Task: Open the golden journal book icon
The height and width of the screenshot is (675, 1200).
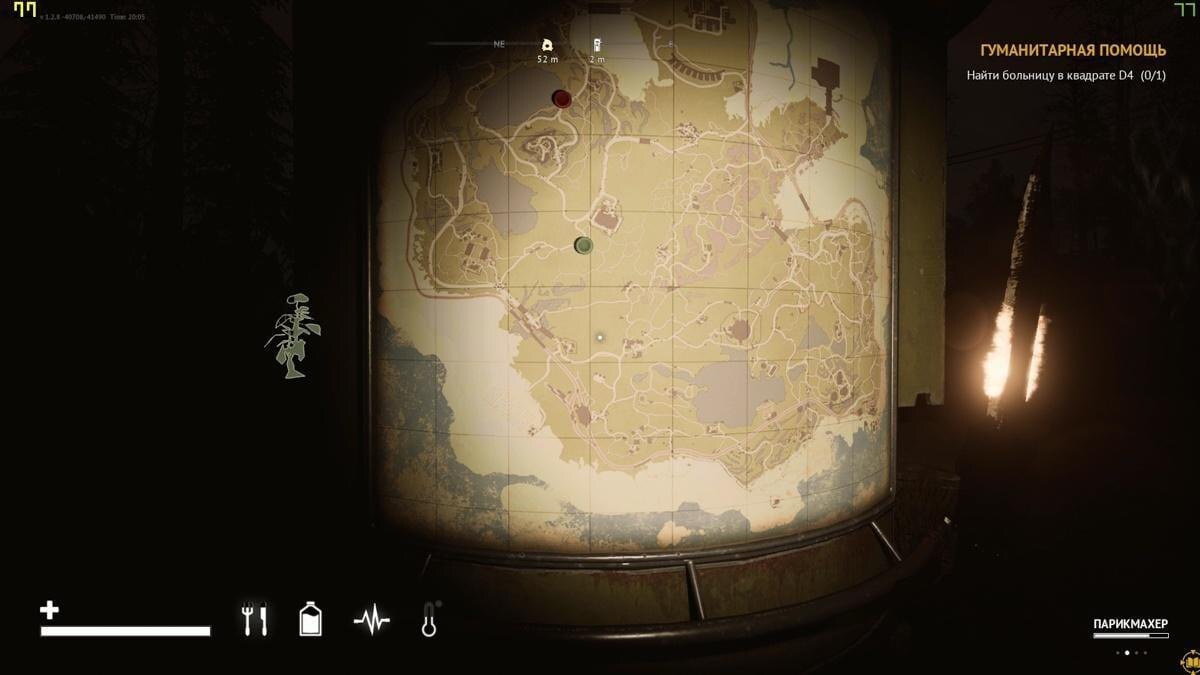Action: 1190,662
